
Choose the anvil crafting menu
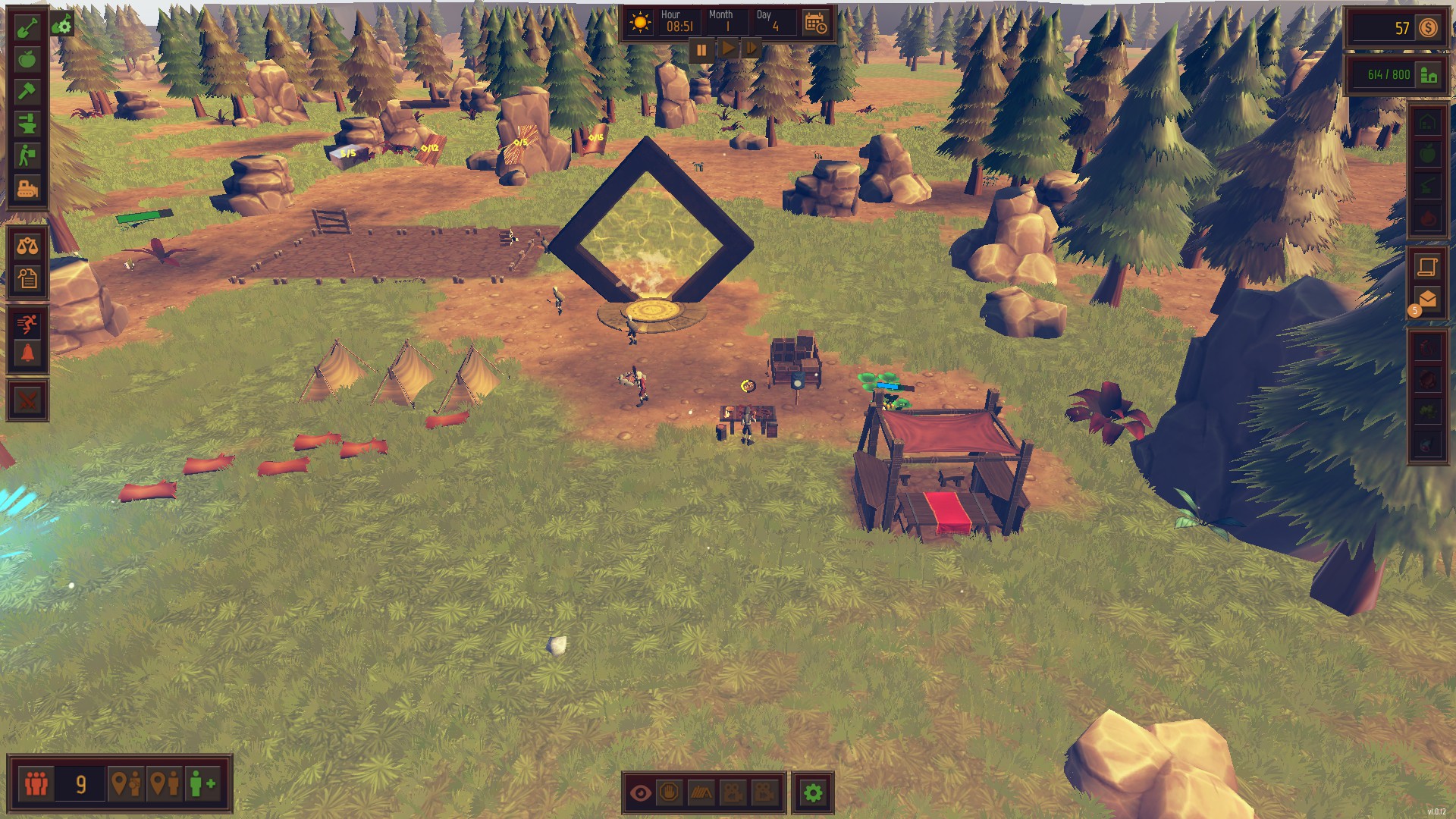[x=27, y=124]
